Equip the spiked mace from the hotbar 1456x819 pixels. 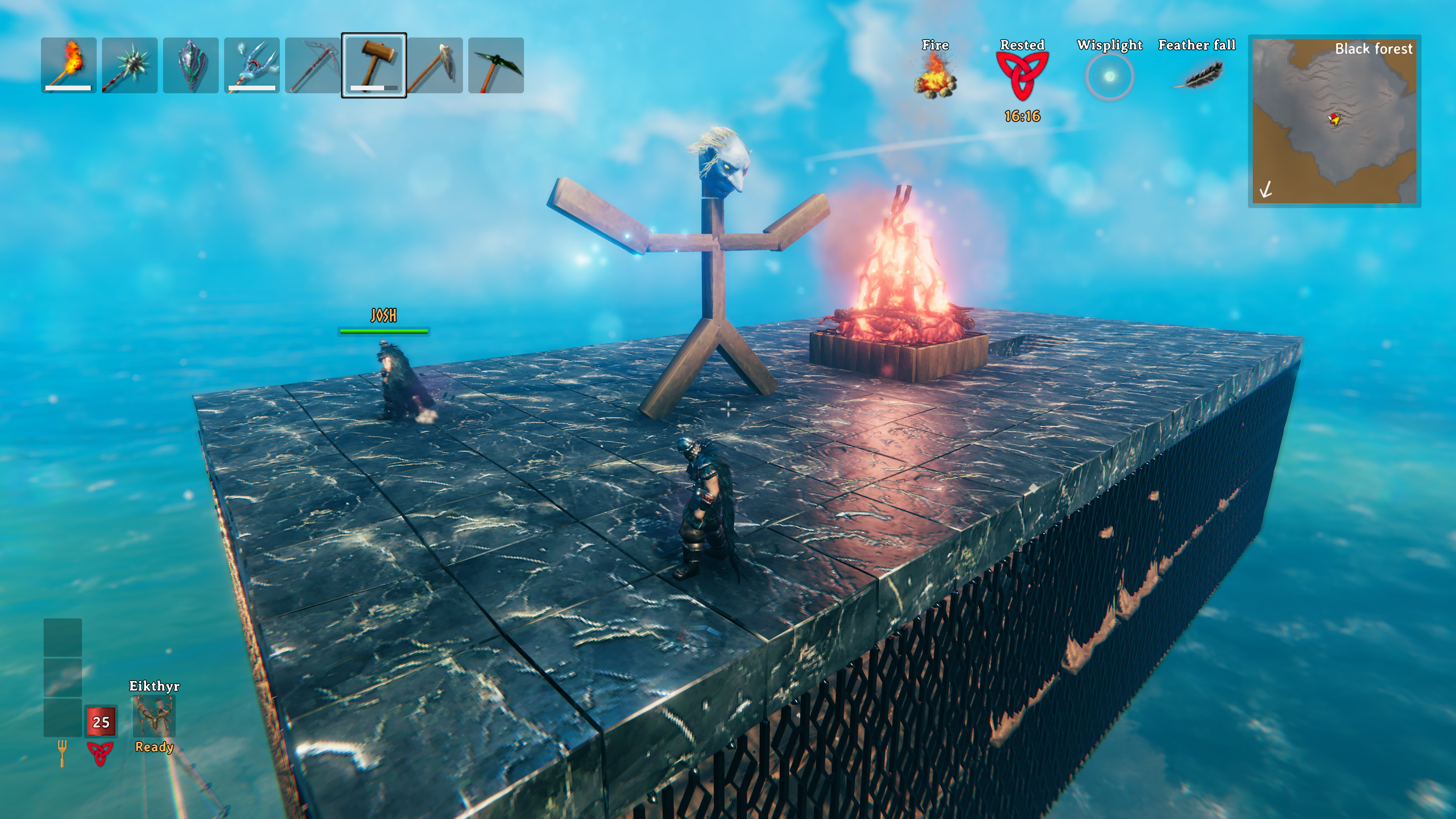tap(130, 65)
